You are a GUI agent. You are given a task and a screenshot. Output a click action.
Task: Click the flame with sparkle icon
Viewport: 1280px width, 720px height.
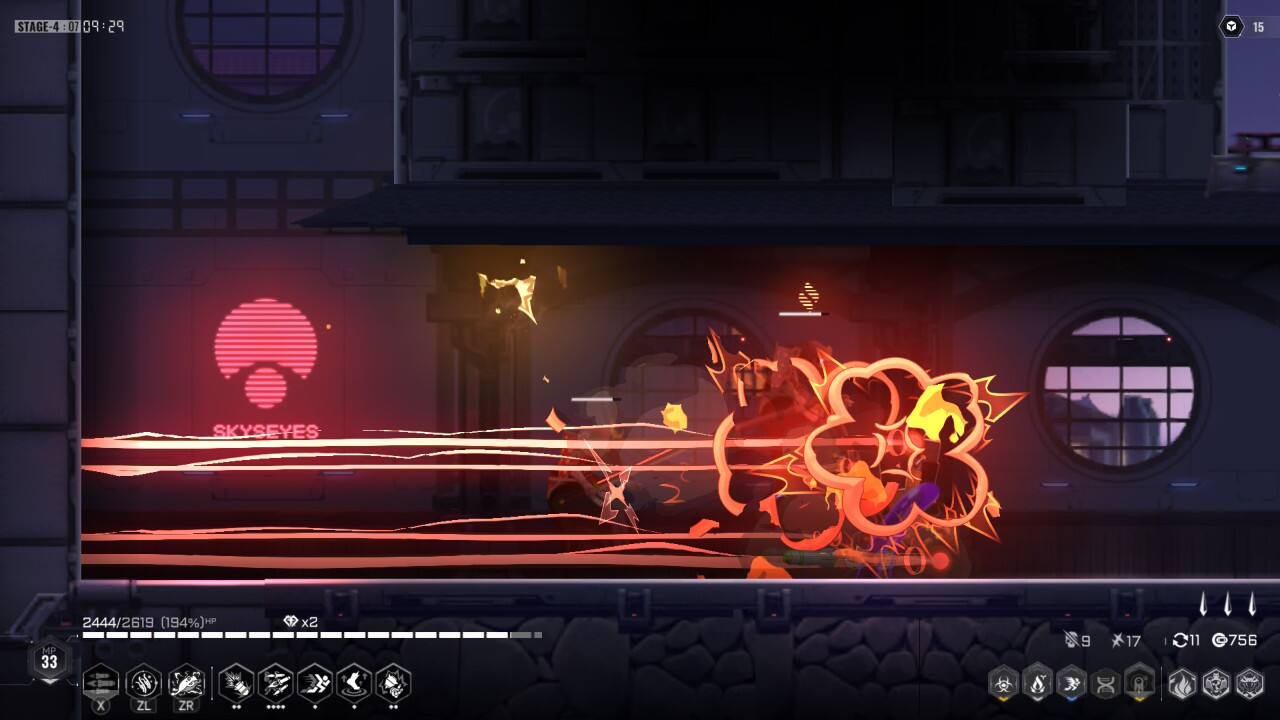click(1038, 684)
